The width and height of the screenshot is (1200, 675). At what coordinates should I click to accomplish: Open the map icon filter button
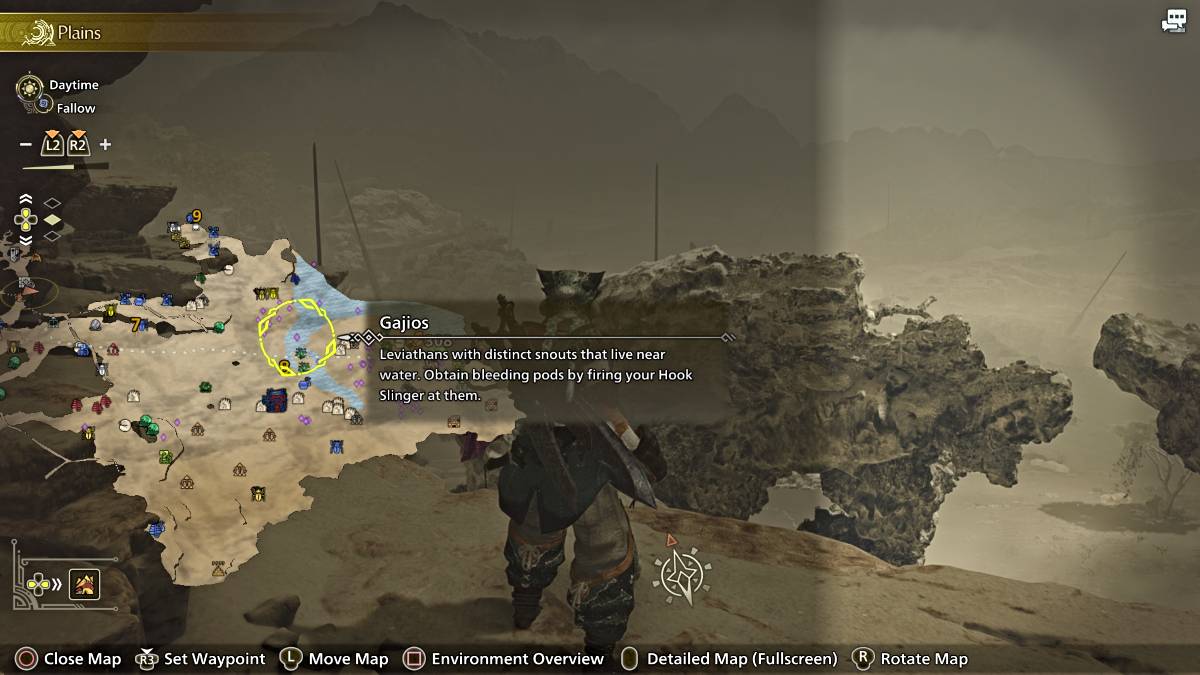point(84,584)
